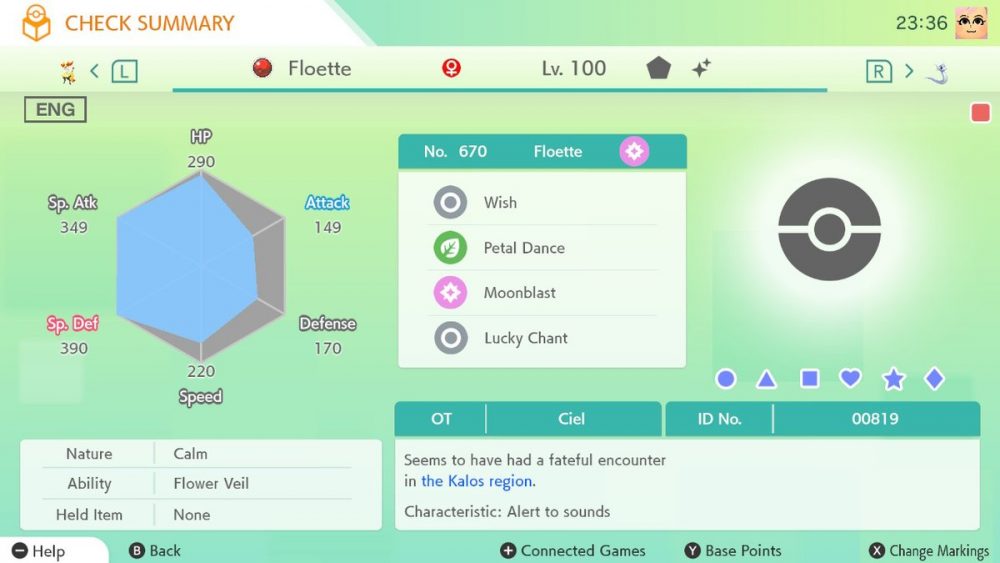
Task: Select the ENG language tag
Action: (x=55, y=110)
